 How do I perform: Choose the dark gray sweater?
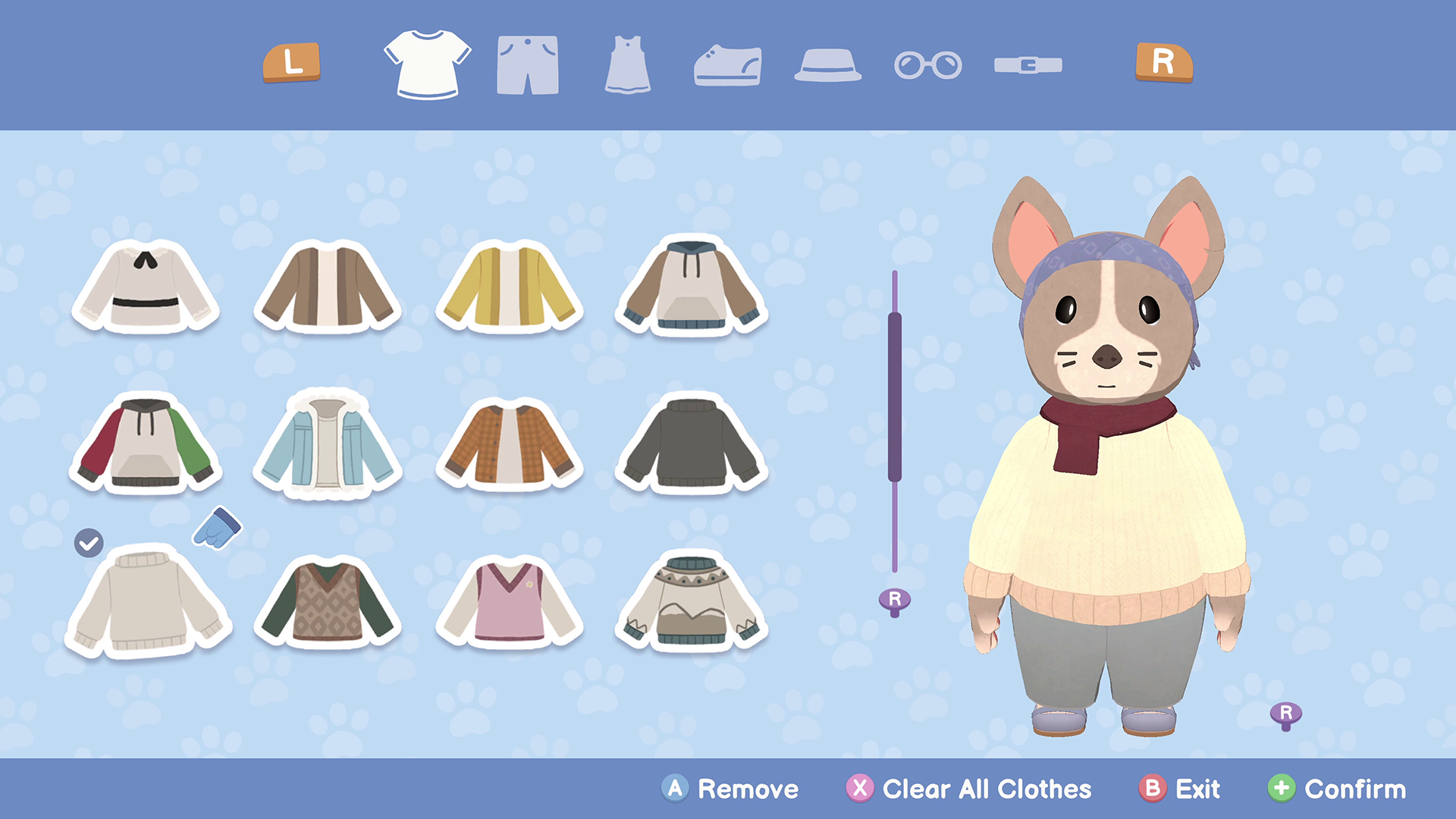coord(692,444)
